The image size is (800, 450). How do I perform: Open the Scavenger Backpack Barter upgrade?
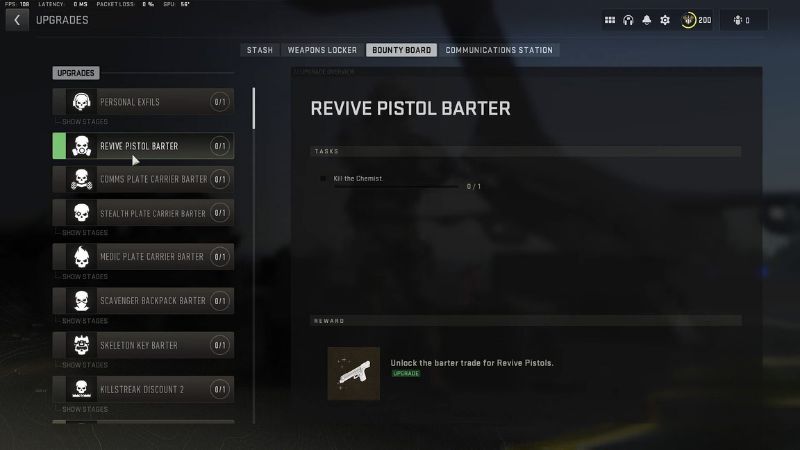143,300
